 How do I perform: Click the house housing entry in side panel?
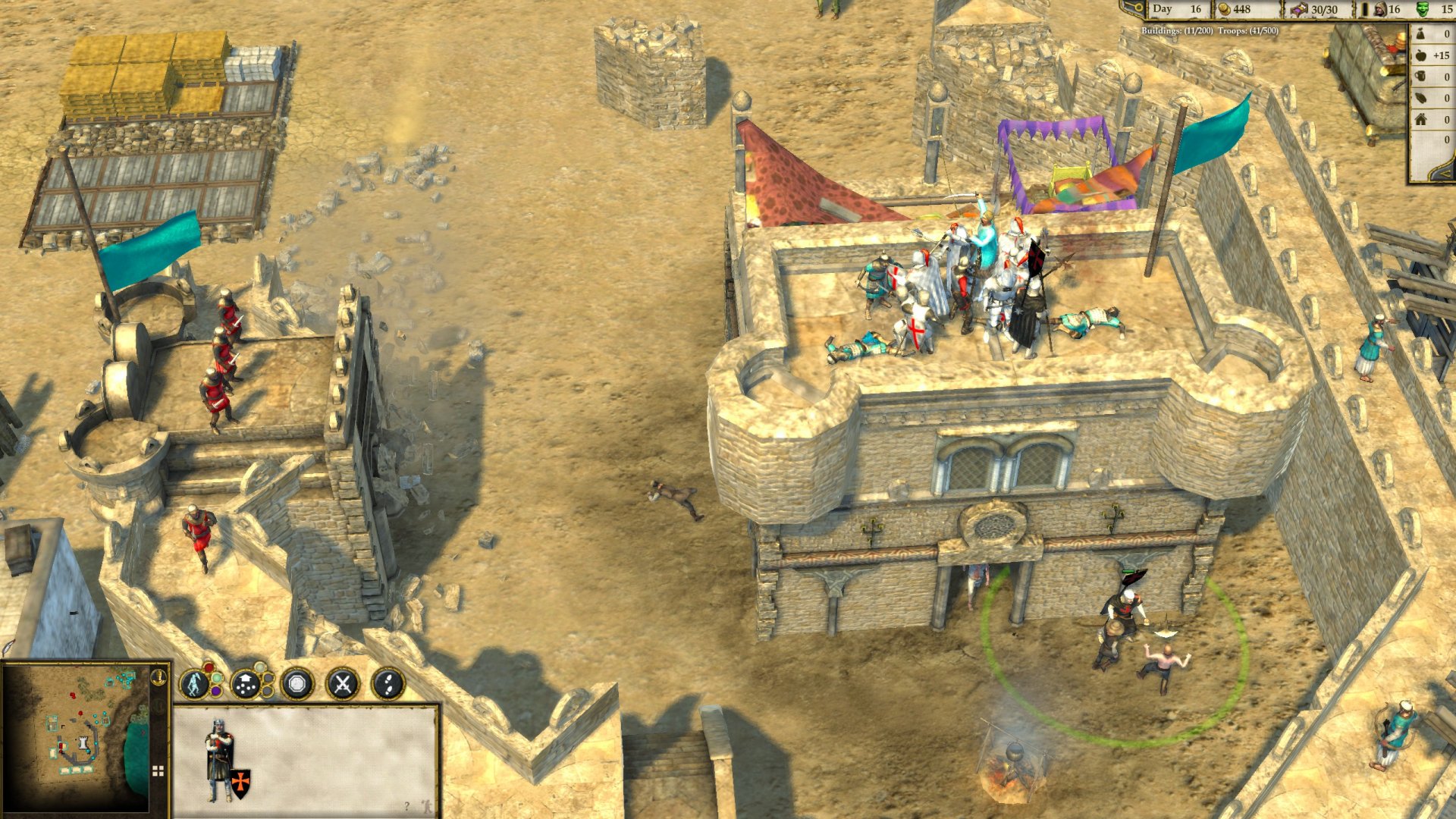click(1421, 119)
